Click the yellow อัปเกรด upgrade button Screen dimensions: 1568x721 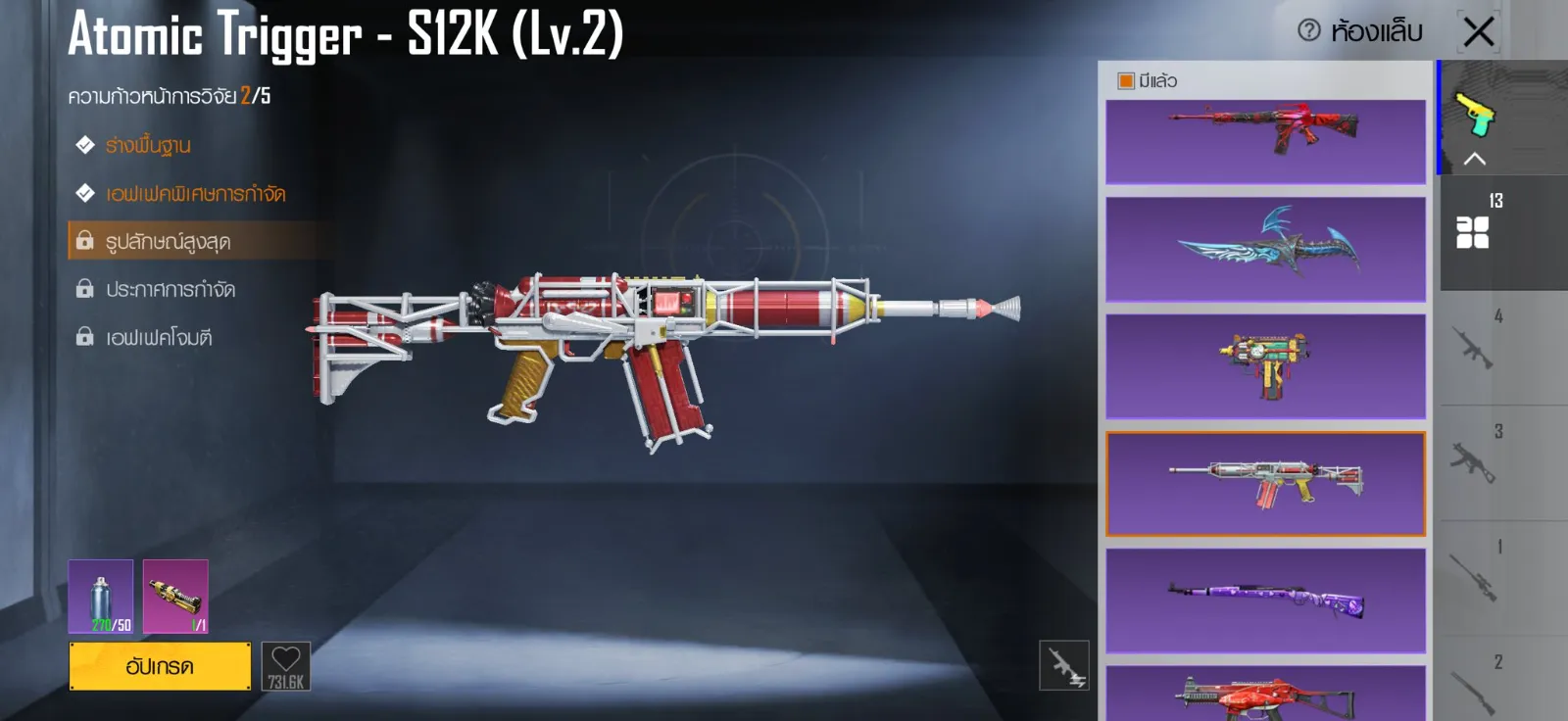point(160,666)
